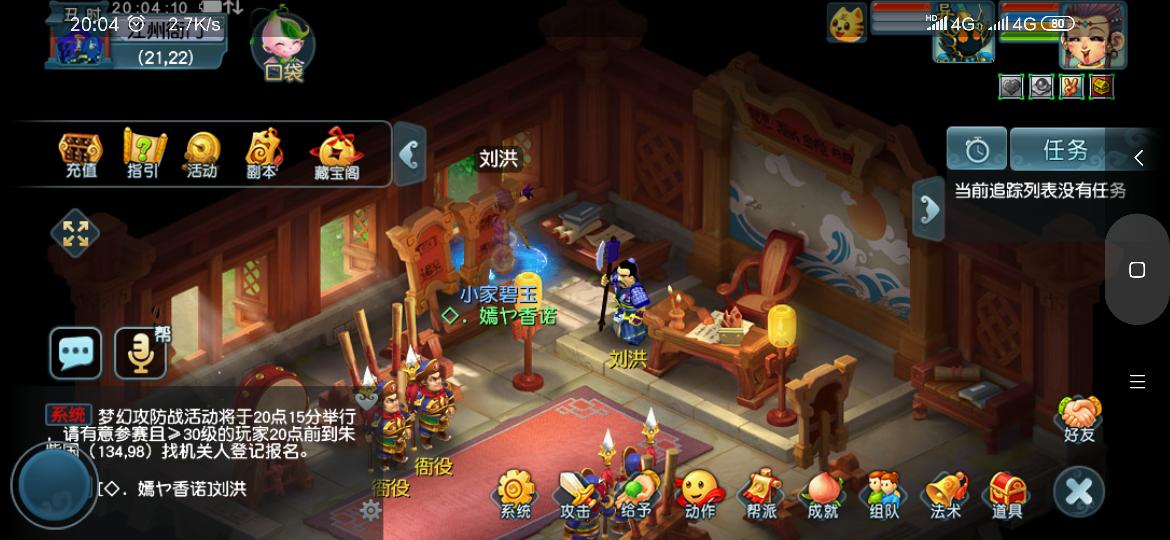
Task: Collapse the top-left menu bar arrow
Action: point(409,154)
